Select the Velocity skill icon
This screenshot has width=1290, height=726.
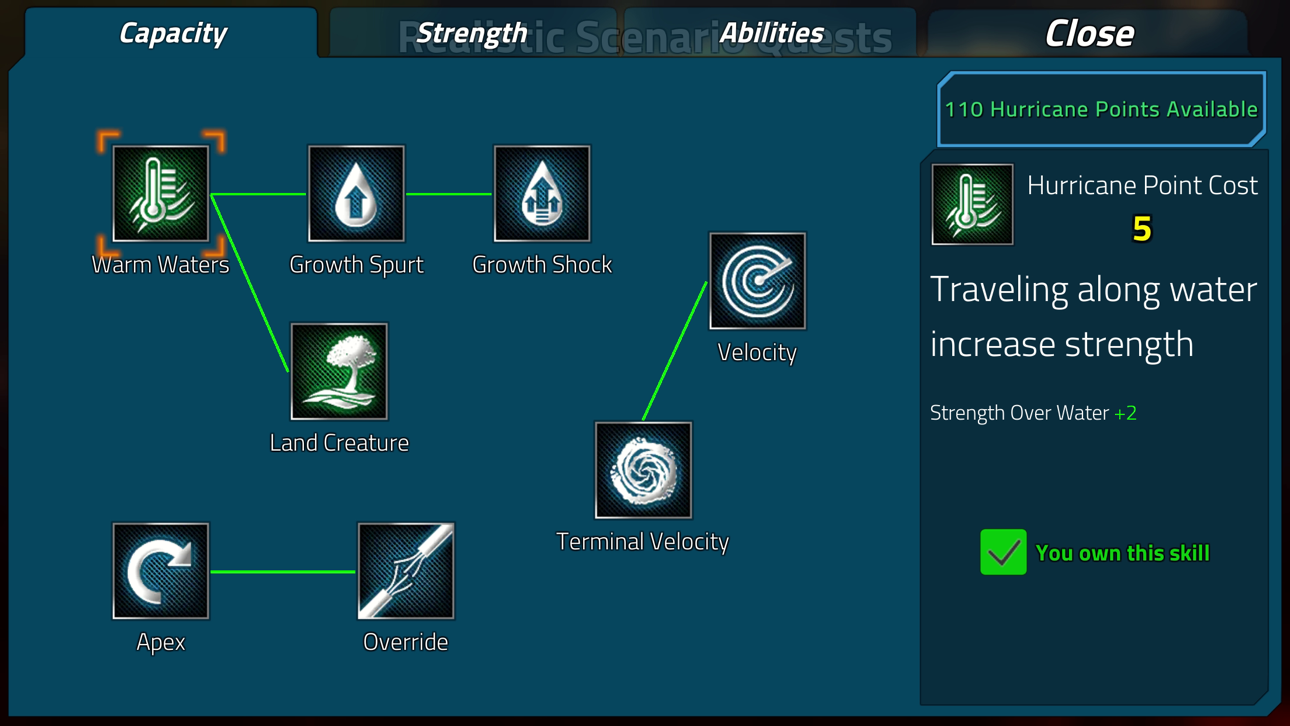point(757,281)
